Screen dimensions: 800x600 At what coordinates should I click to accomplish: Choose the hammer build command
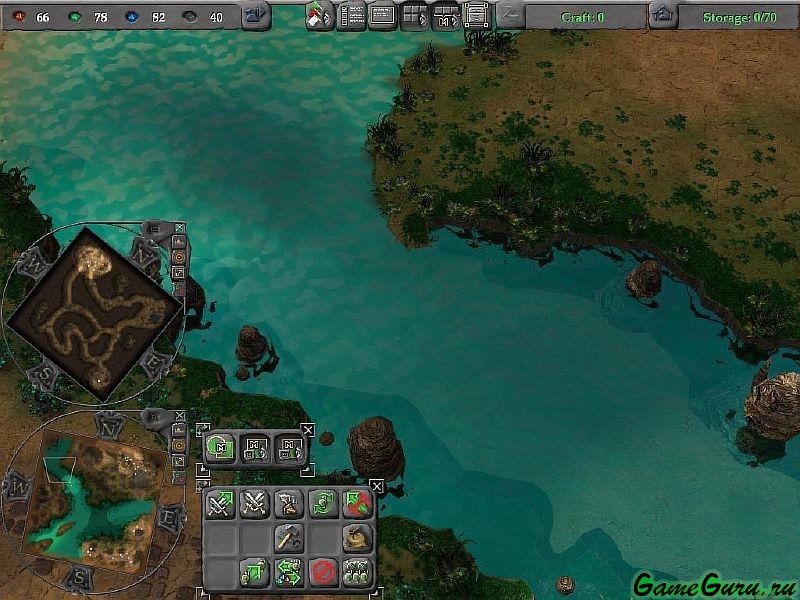pos(289,538)
